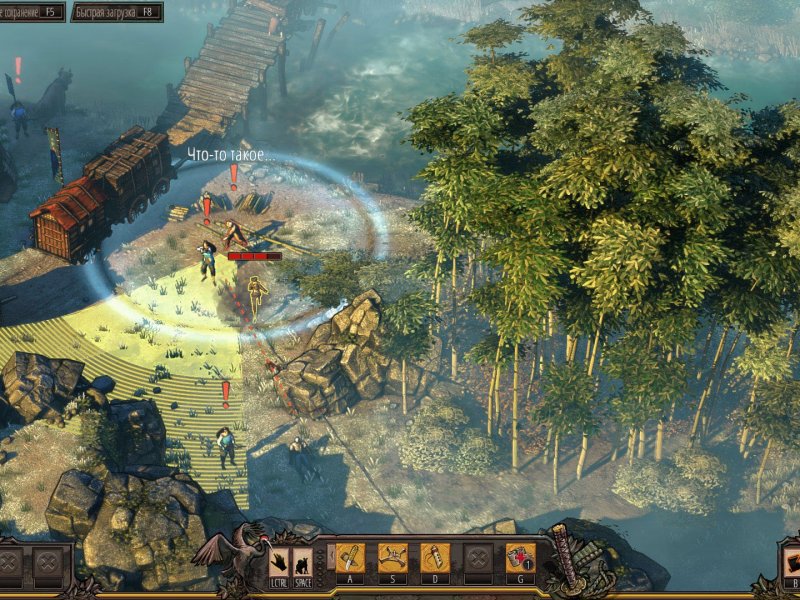Click the quick load button

point(116,12)
